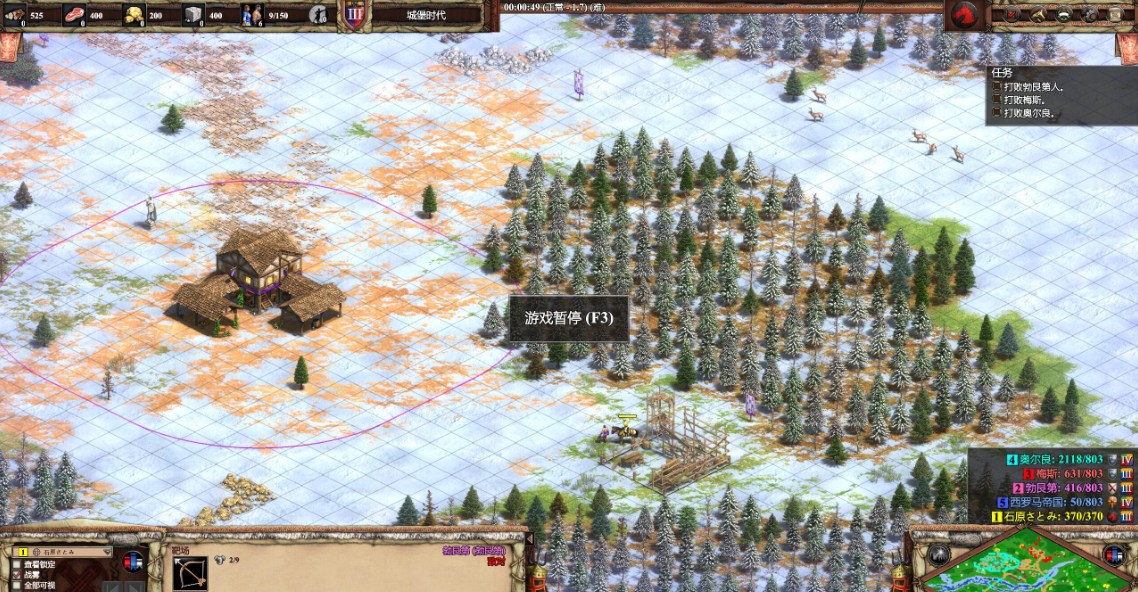Open the objectives checklist button
The width and height of the screenshot is (1138, 592).
click(x=1011, y=14)
